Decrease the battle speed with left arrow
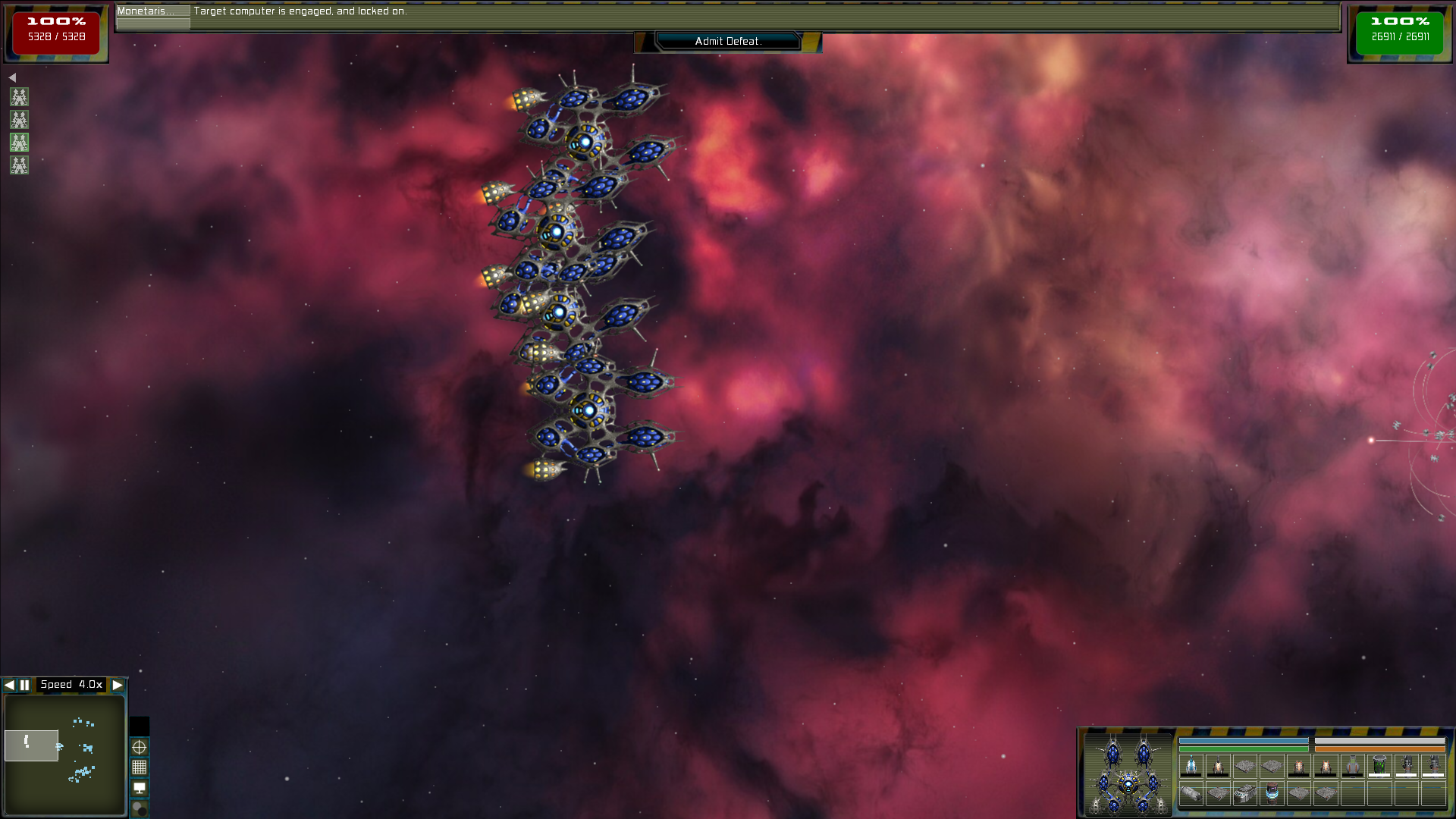 [9, 685]
